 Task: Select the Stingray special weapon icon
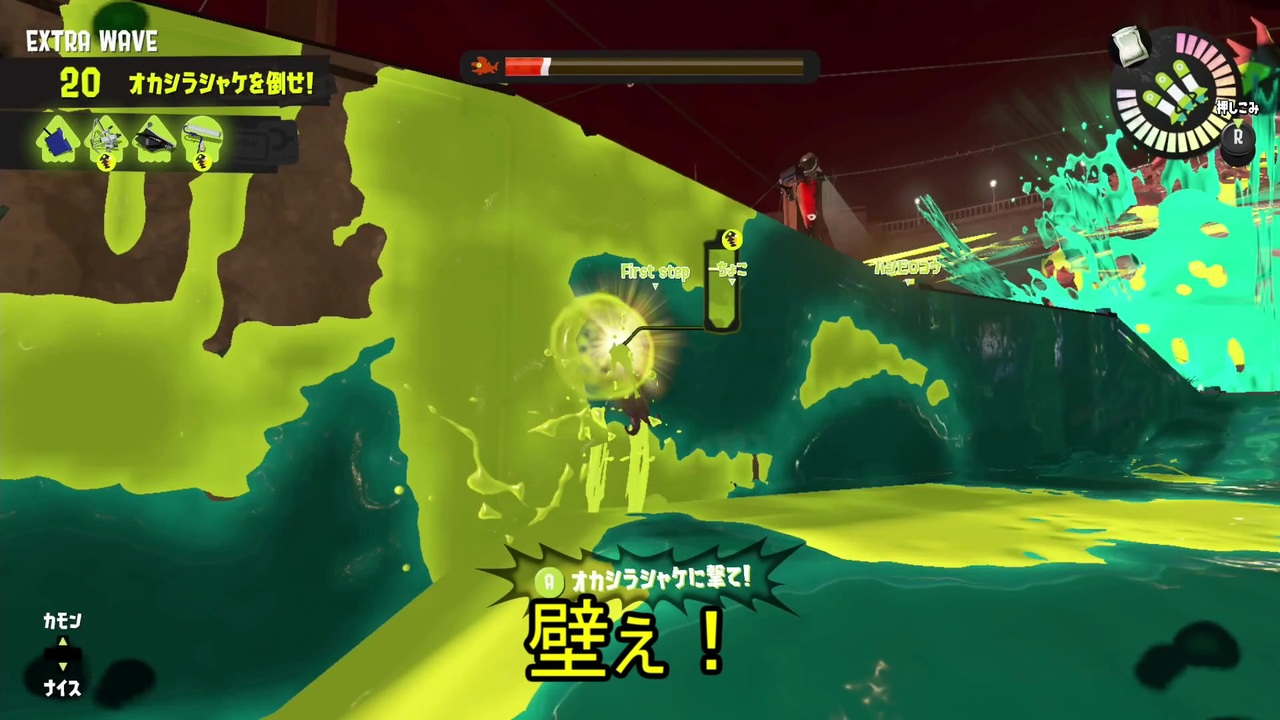105,135
